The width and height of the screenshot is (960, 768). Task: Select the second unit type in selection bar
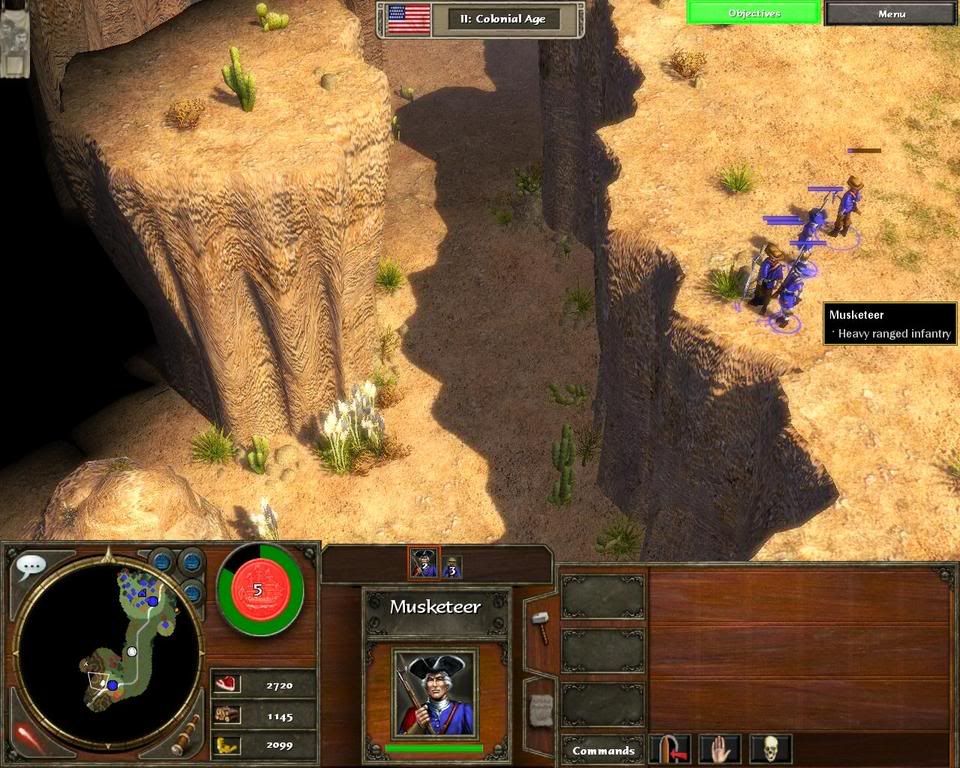[x=452, y=567]
